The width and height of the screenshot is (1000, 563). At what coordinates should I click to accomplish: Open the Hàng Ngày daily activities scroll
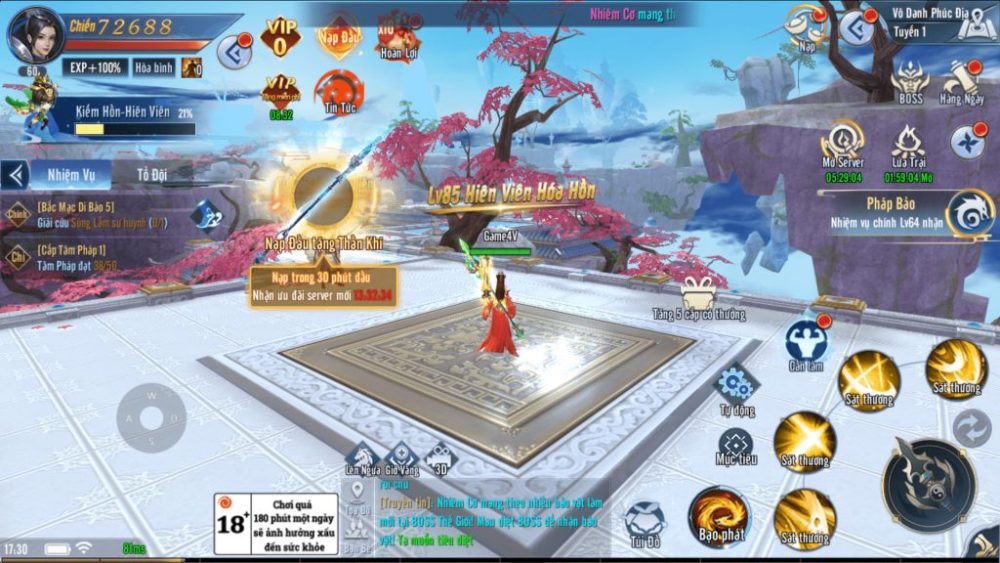click(x=964, y=80)
